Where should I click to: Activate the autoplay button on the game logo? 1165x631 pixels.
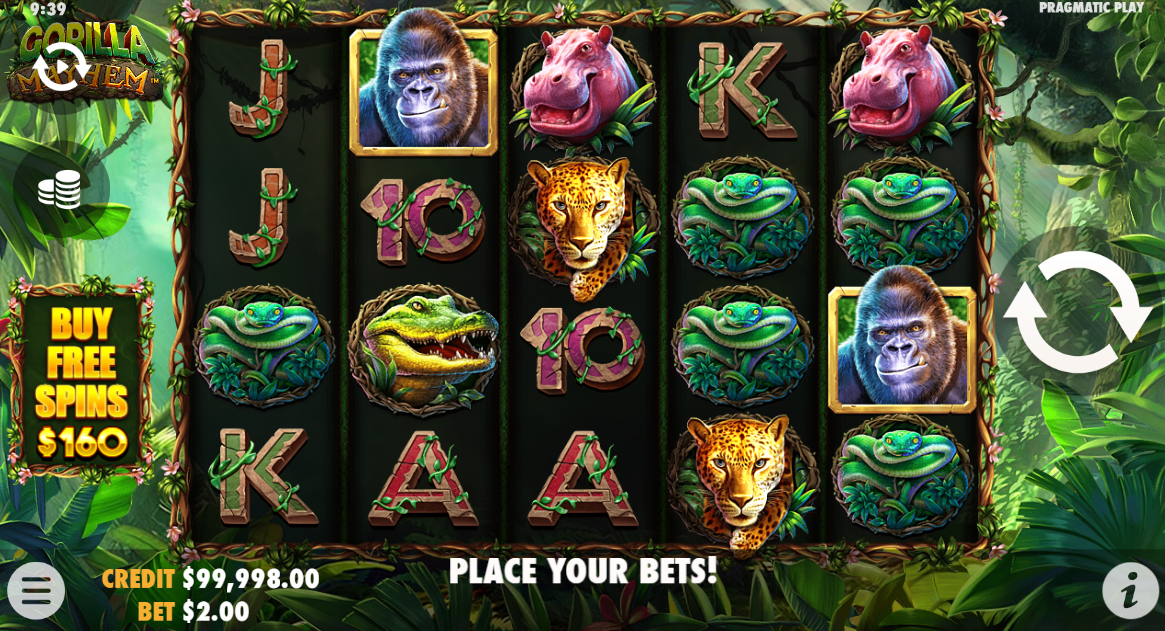click(x=60, y=66)
